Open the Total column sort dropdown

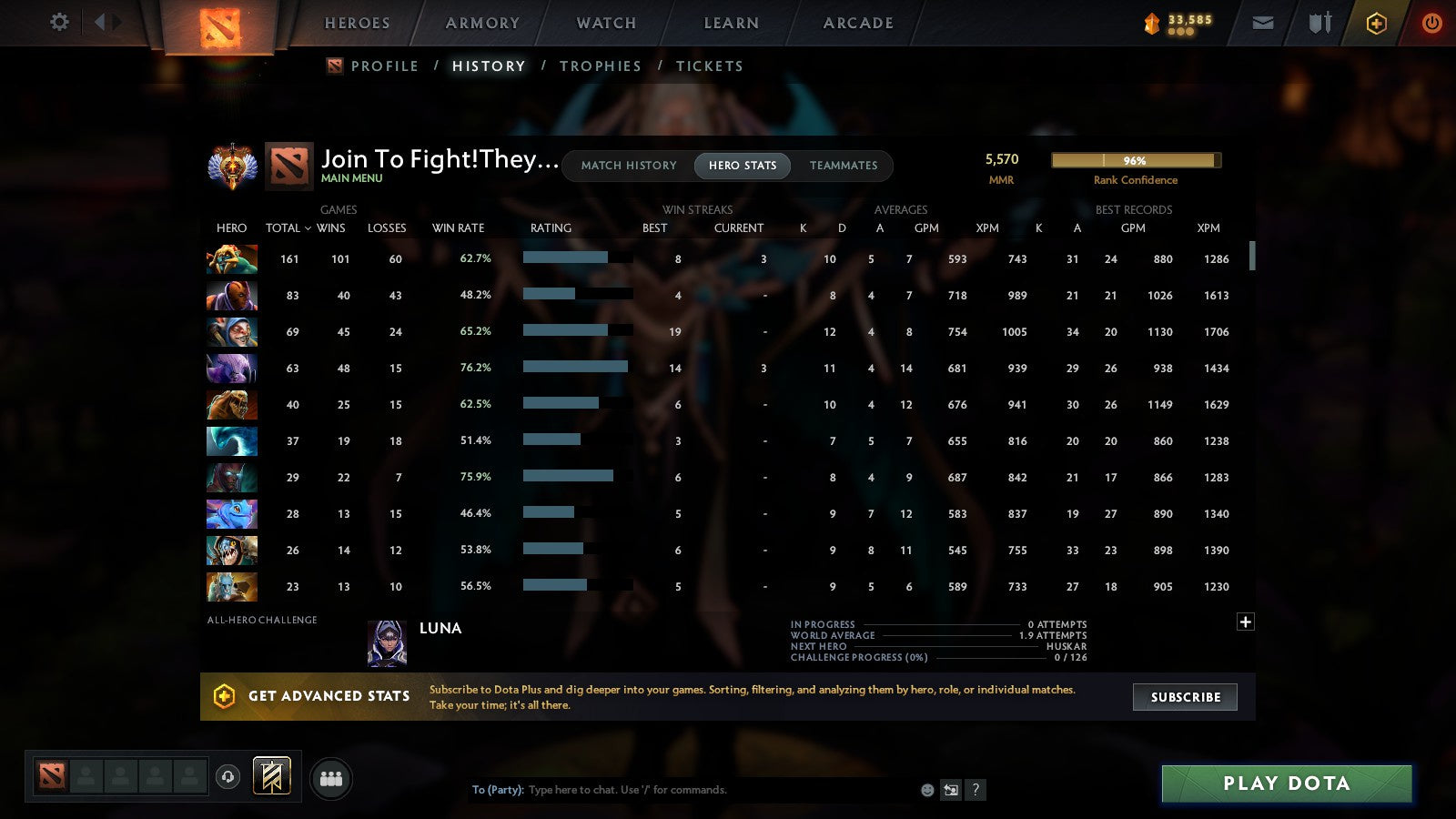click(x=288, y=228)
